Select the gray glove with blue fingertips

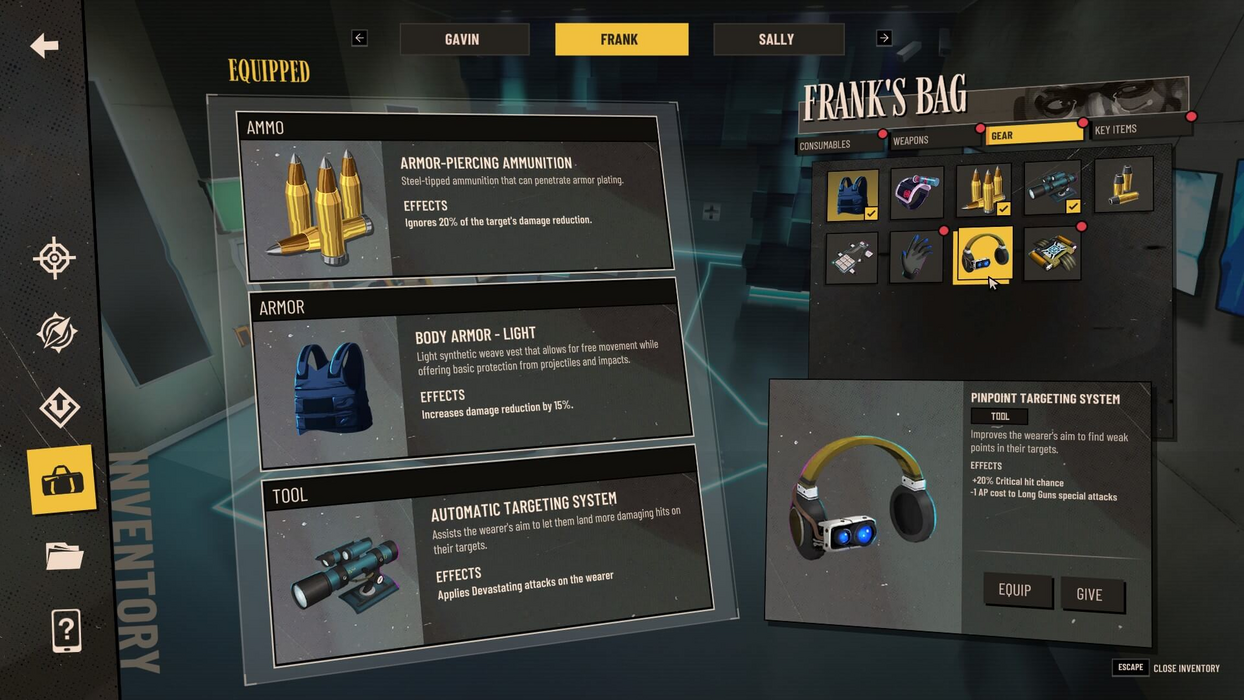click(x=916, y=258)
